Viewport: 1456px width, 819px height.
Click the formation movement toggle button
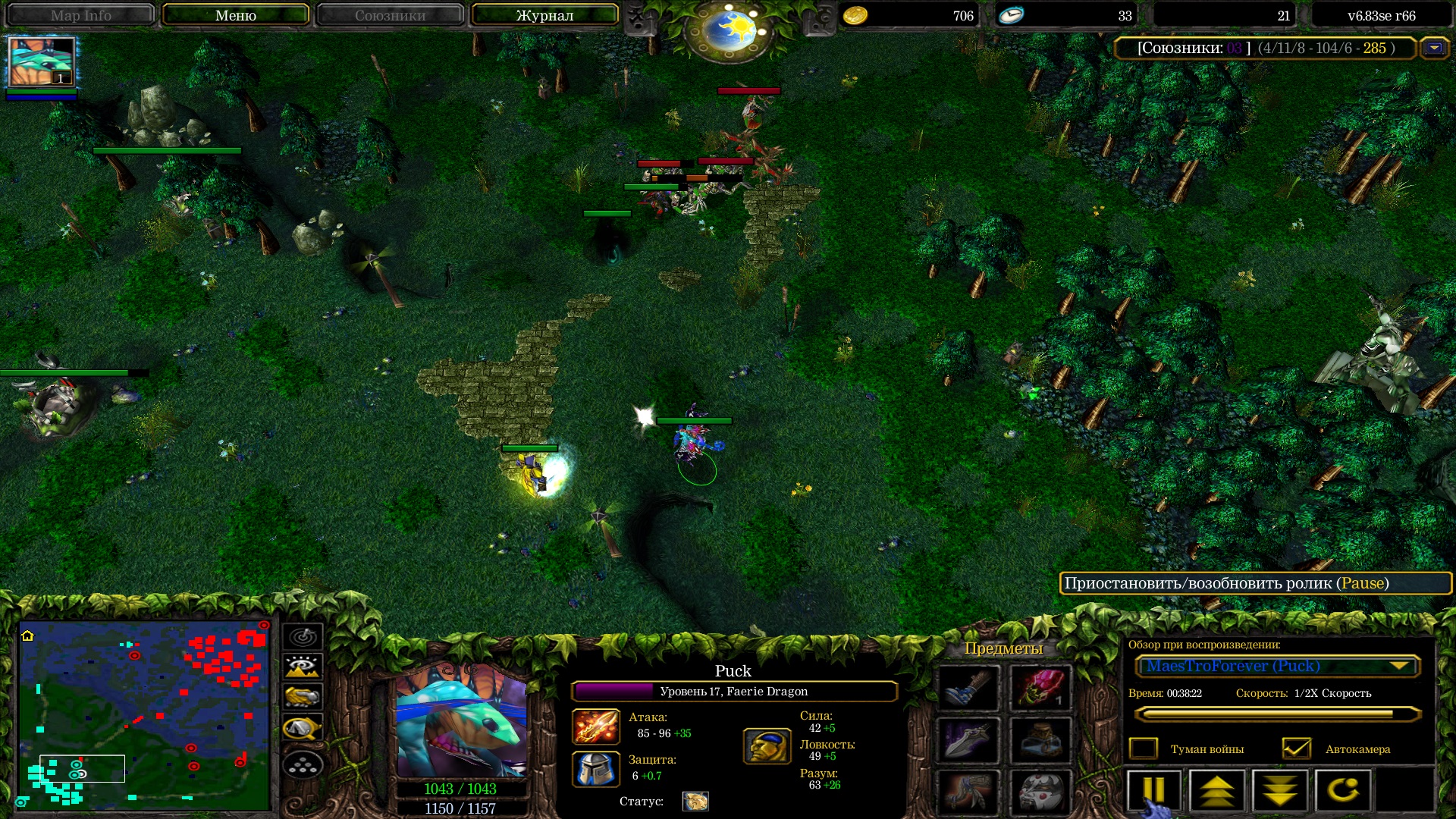click(303, 766)
